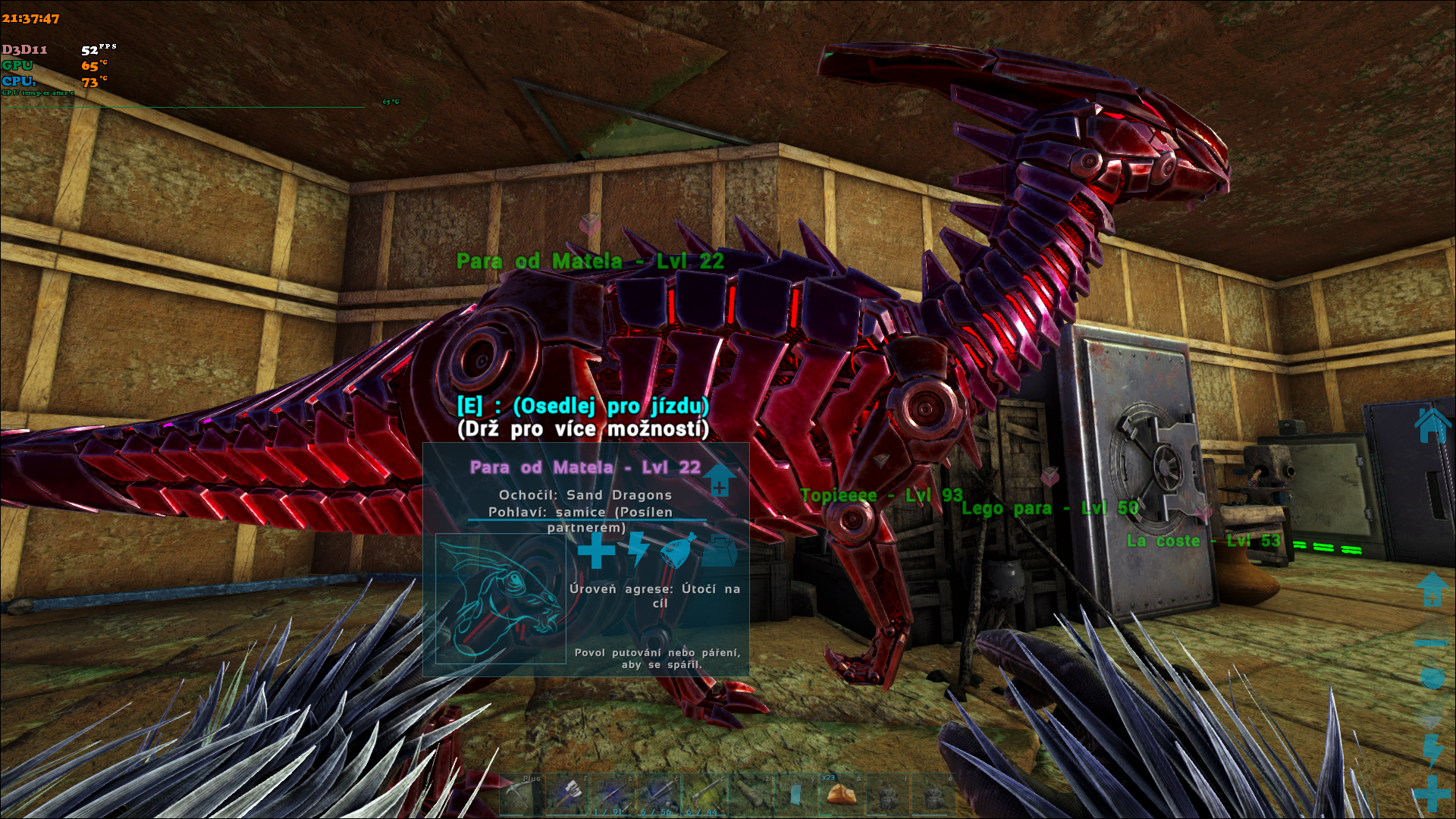Click the Parasaur portrait in the info panel

click(x=500, y=599)
